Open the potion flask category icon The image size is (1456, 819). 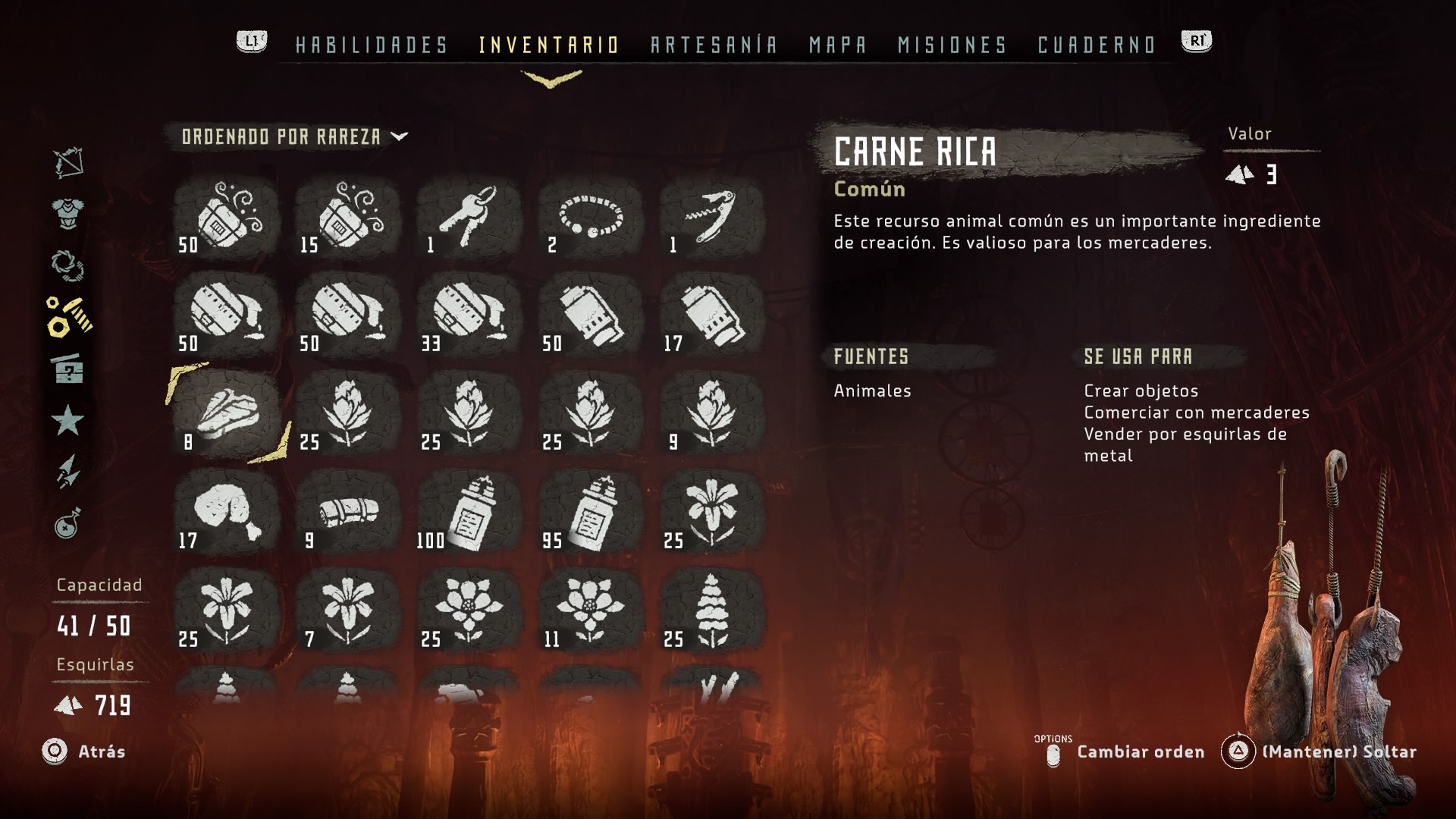[68, 523]
